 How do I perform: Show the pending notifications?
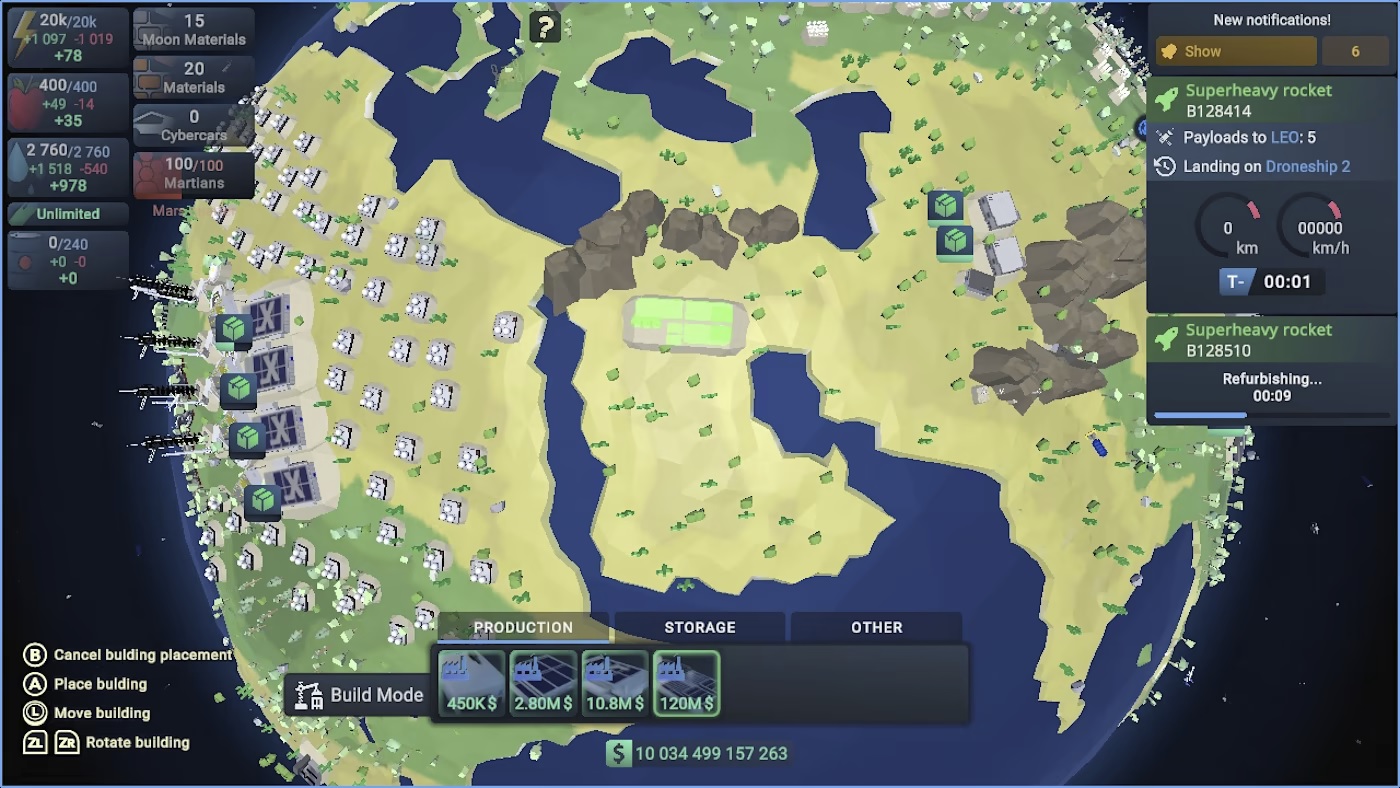pyautogui.click(x=1235, y=50)
